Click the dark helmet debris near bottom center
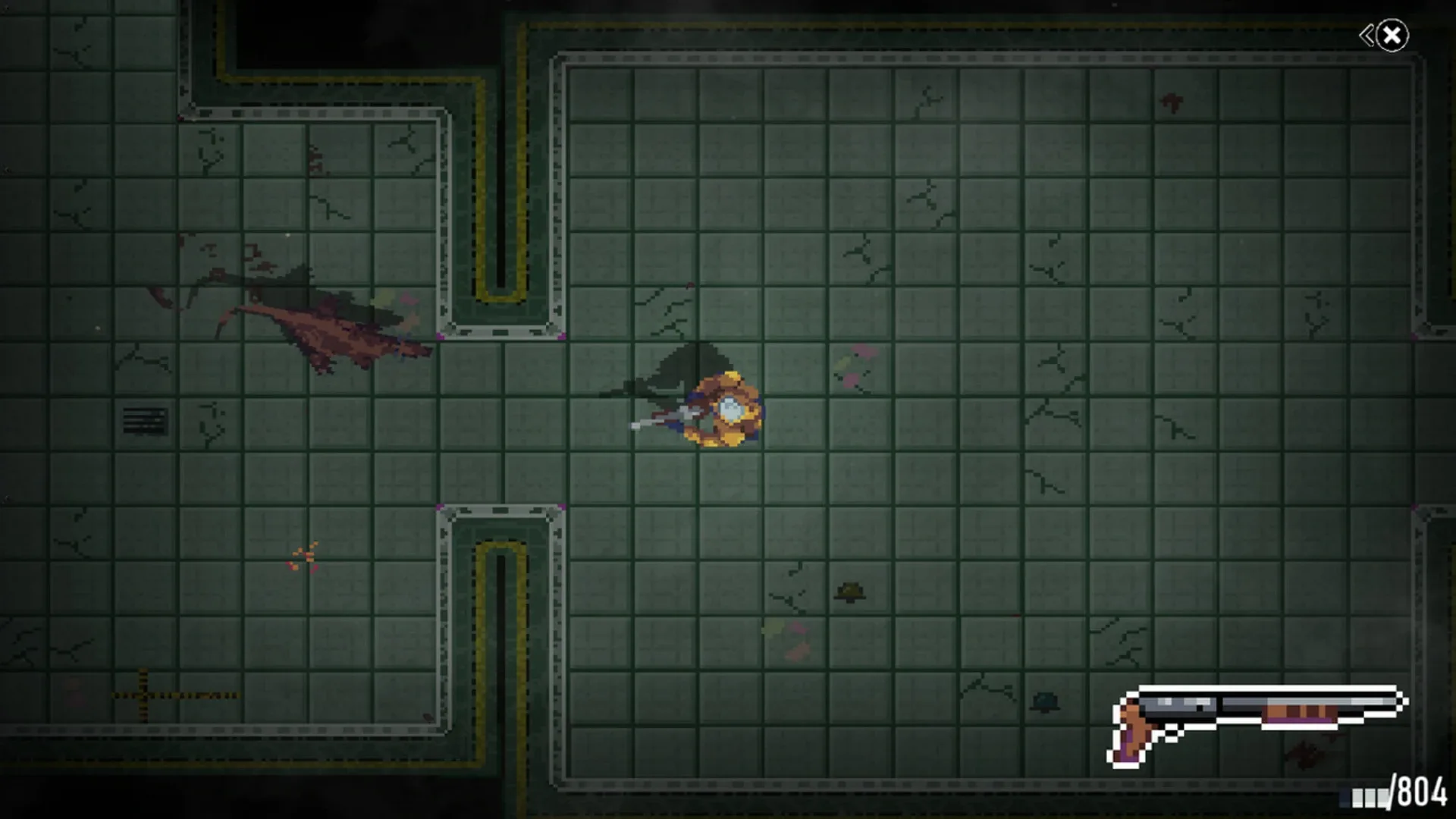The image size is (1456, 819). pos(849,591)
